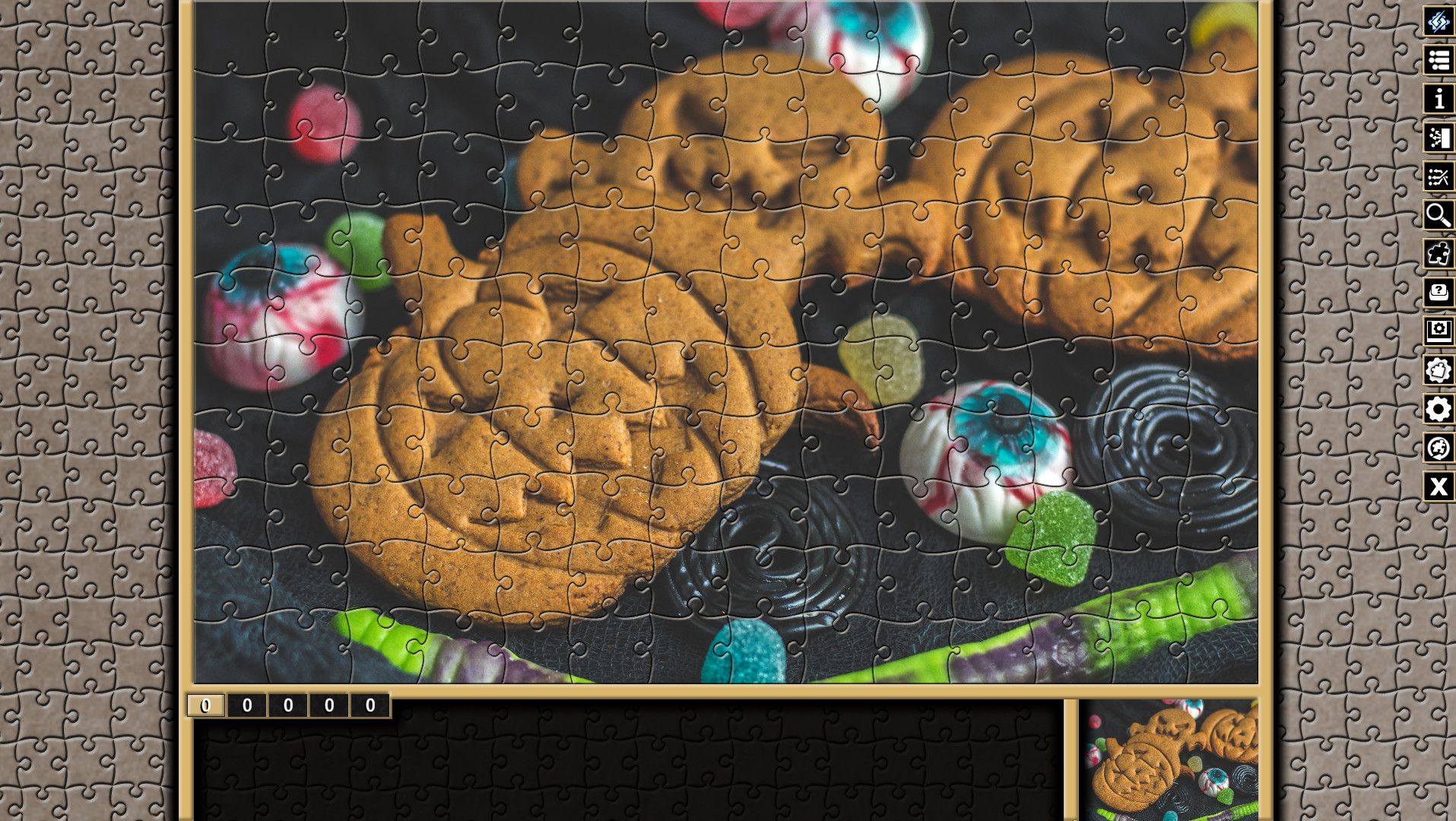Click the exit-to-menu door icon

coord(1438,138)
